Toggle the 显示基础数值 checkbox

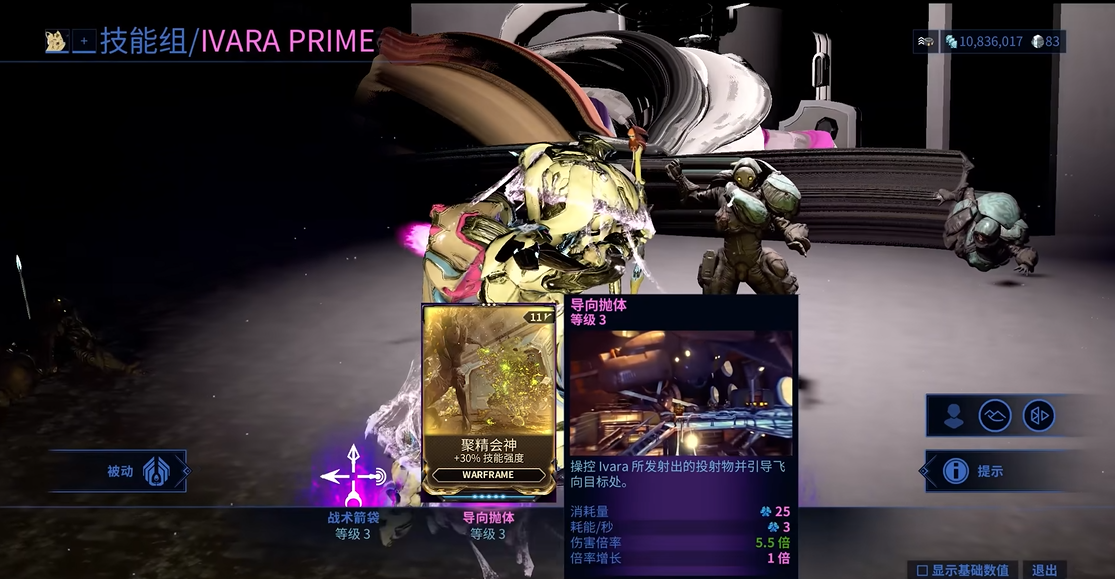[922, 570]
